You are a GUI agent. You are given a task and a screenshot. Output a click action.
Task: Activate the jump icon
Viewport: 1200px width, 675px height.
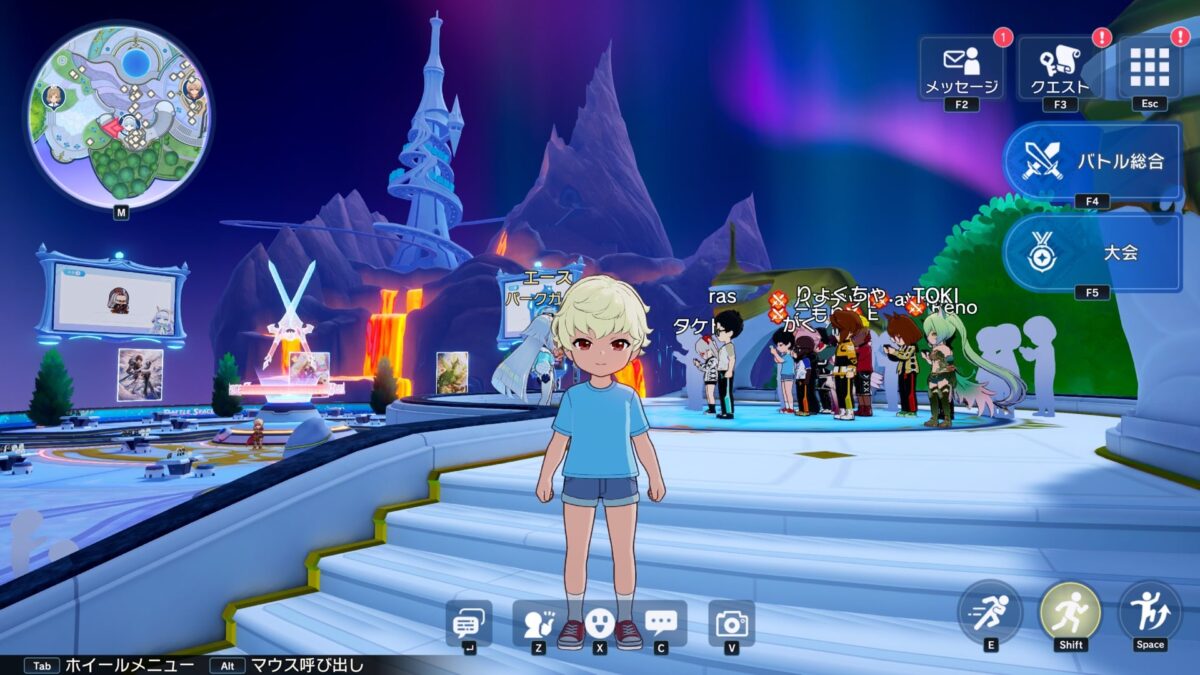[1150, 611]
